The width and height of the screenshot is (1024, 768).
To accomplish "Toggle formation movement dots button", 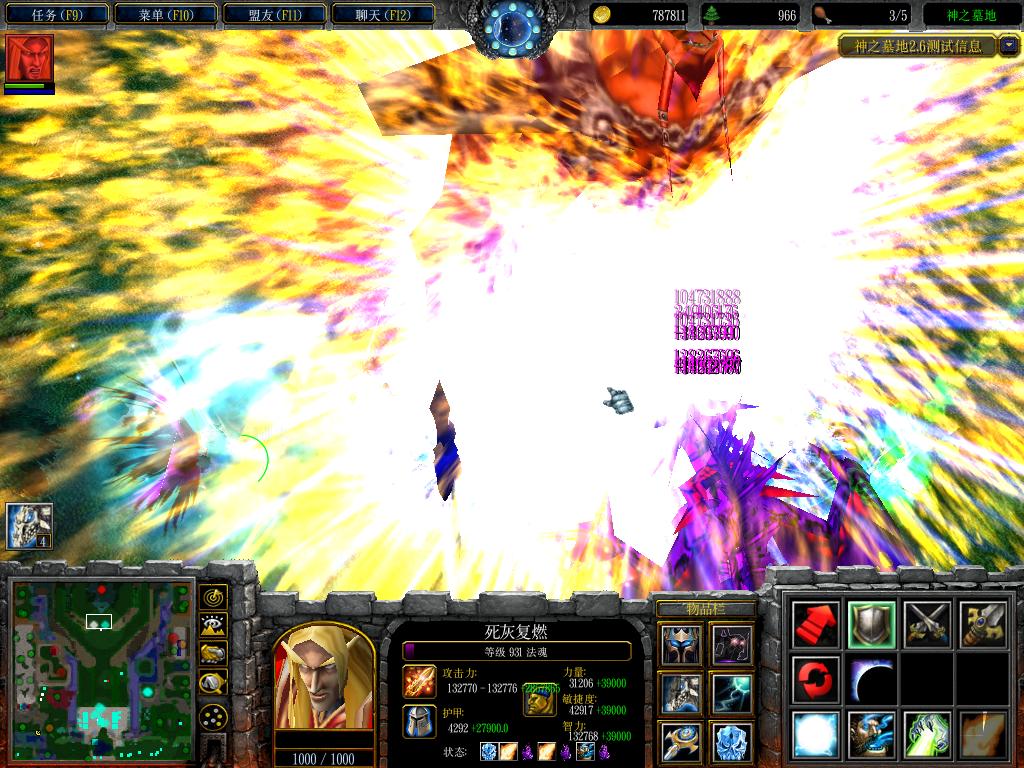I will (x=213, y=716).
